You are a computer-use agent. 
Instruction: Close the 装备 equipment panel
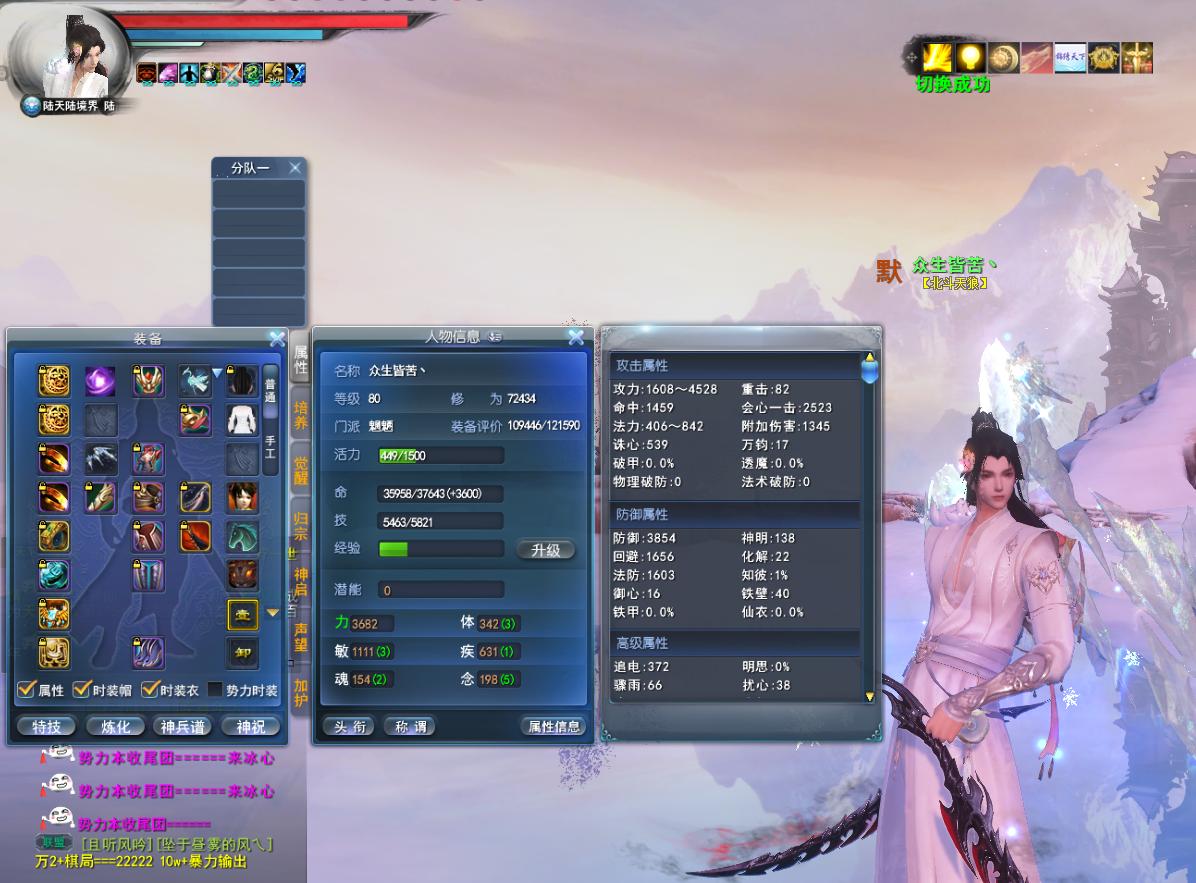[277, 340]
